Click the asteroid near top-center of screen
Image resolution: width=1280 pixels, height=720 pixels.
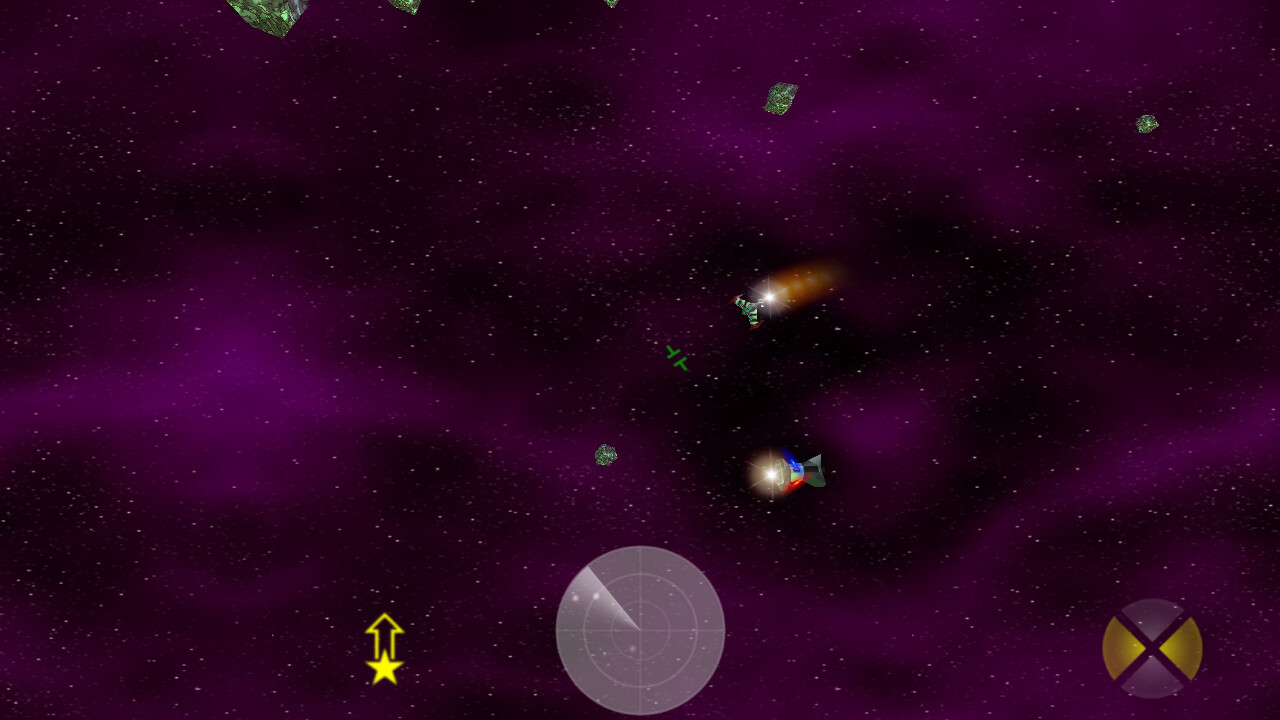click(x=780, y=100)
